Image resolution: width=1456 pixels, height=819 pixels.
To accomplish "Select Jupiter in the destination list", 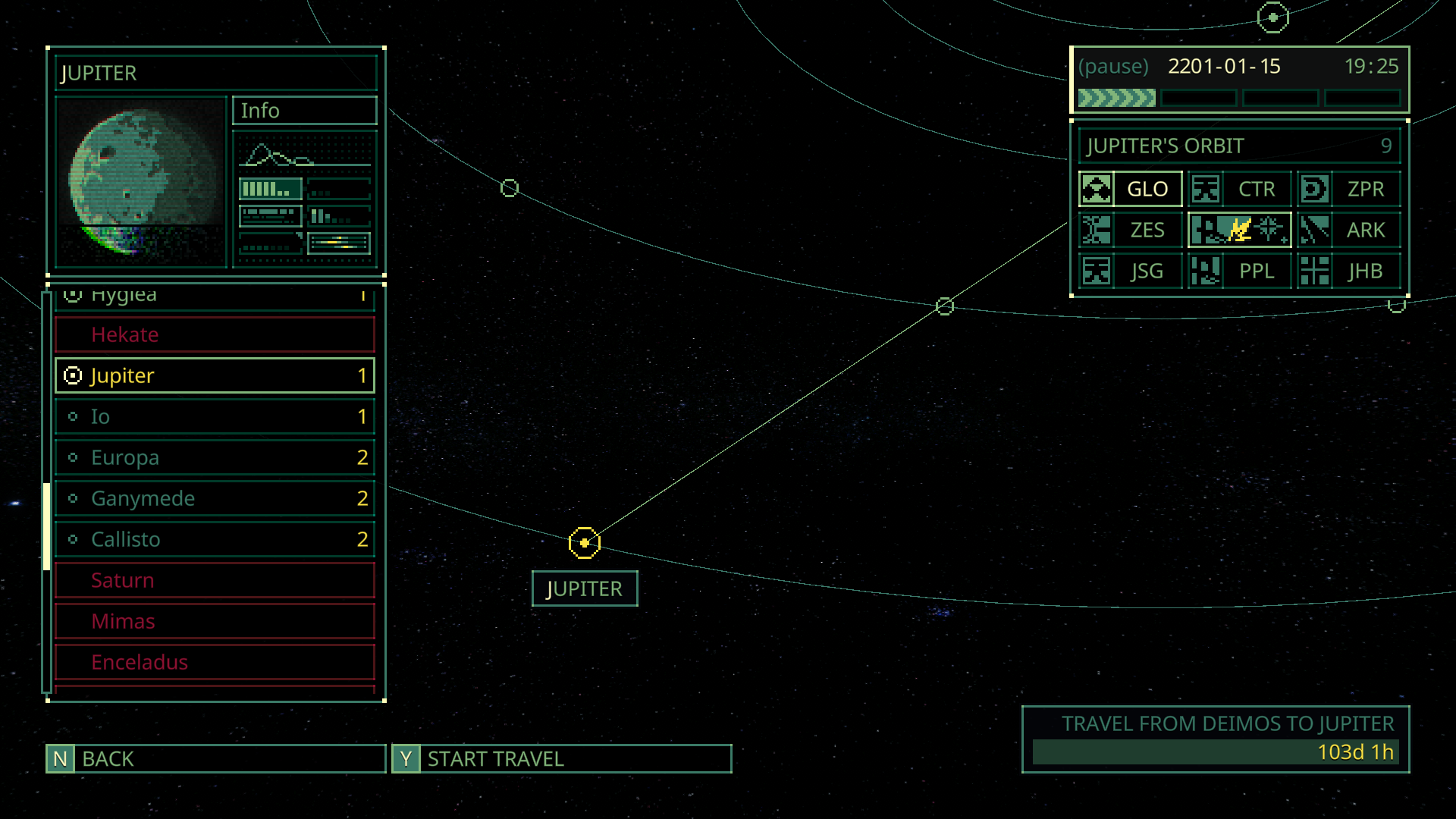I will (215, 376).
